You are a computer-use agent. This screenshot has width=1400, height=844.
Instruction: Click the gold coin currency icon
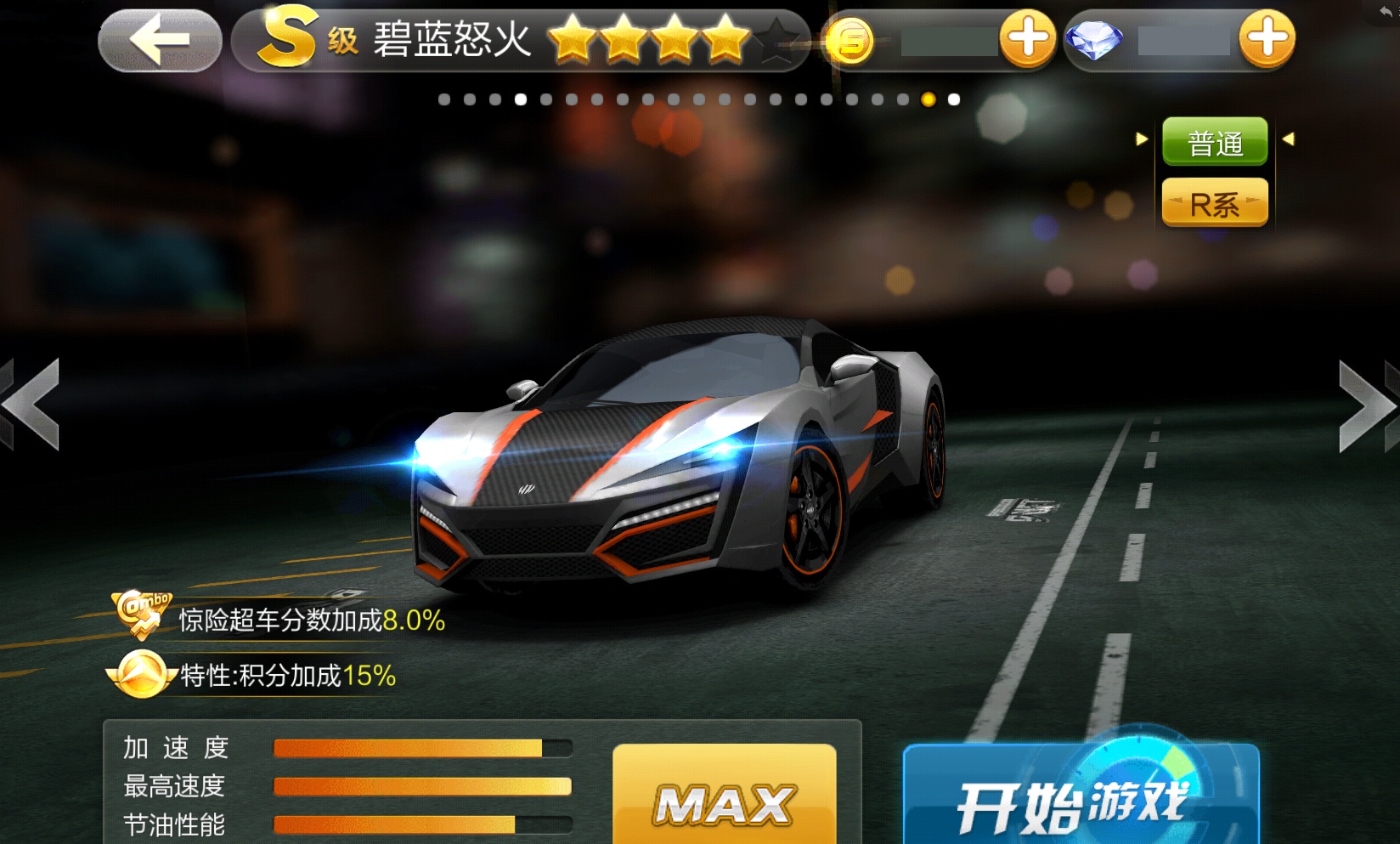pyautogui.click(x=850, y=40)
